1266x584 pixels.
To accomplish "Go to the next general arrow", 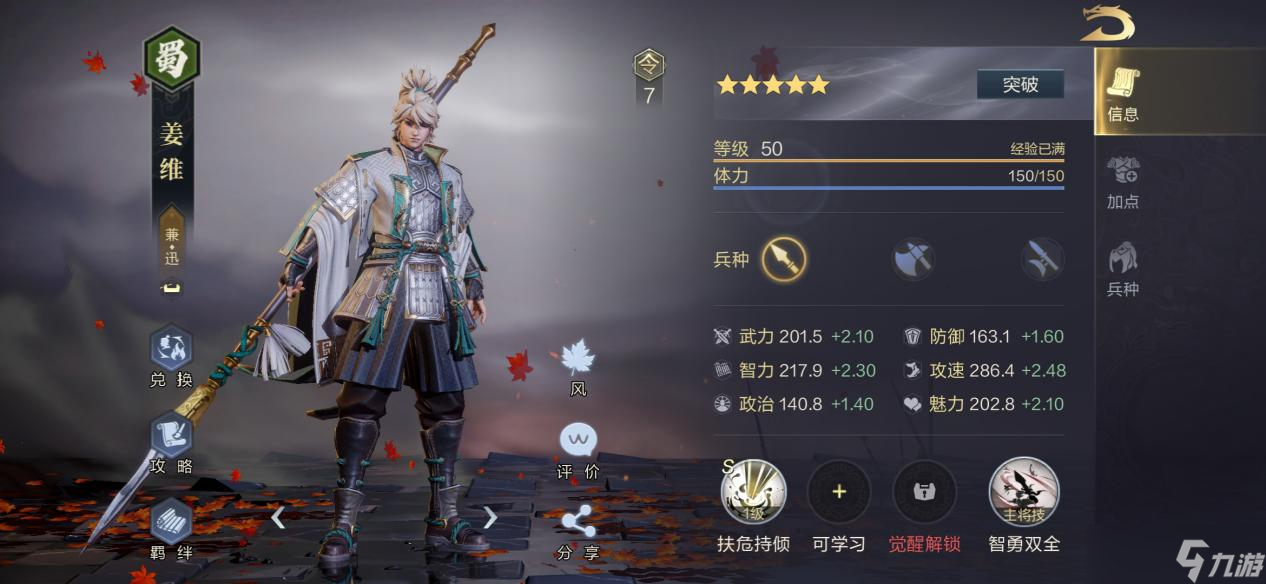I will [x=490, y=517].
